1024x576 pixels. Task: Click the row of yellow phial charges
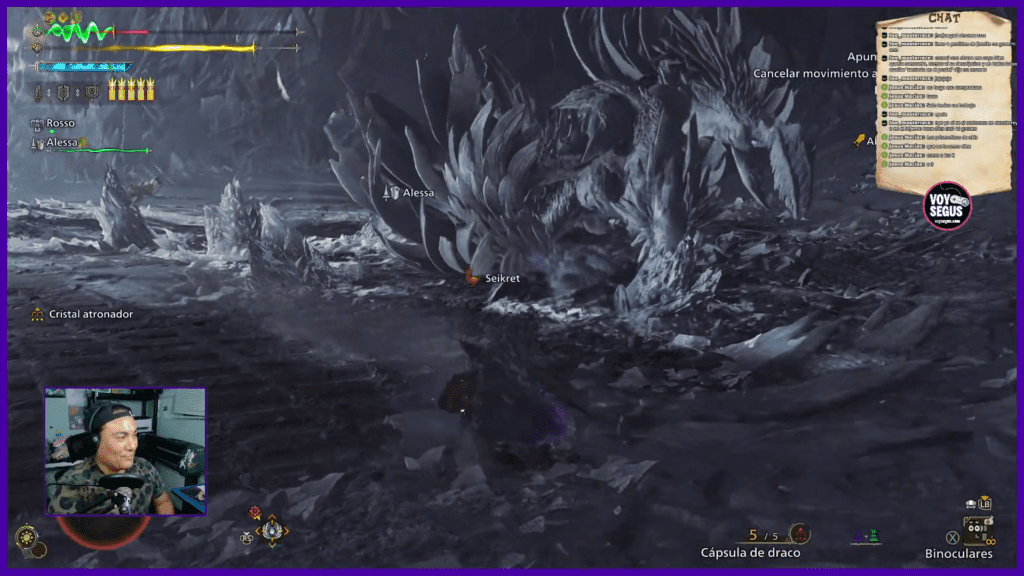click(x=132, y=89)
